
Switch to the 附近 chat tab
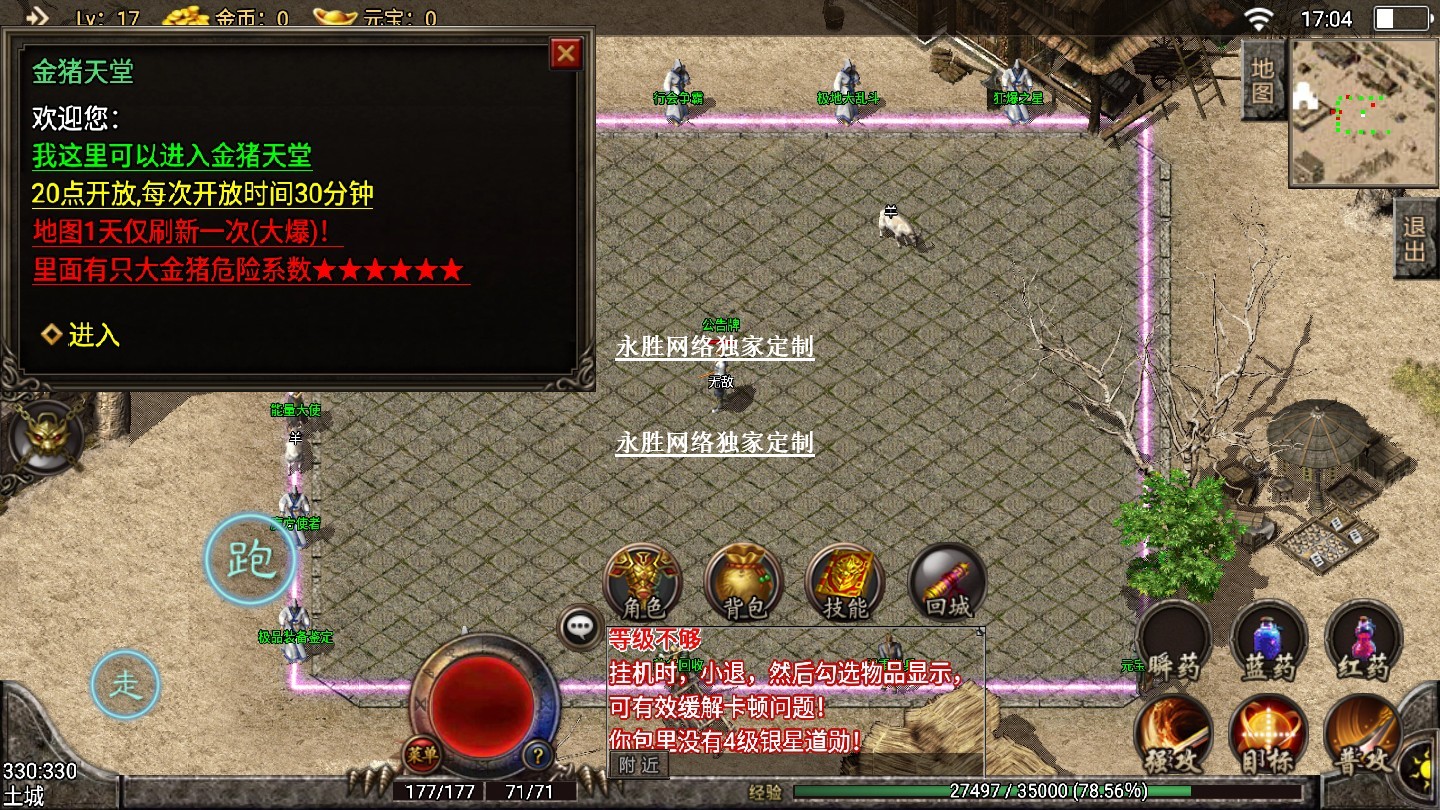[x=638, y=766]
